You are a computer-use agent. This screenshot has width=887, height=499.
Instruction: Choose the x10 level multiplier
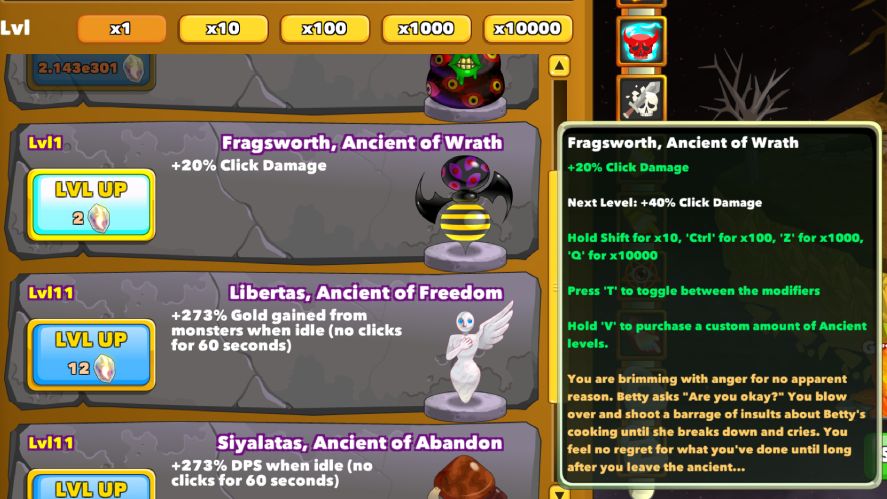click(x=223, y=29)
